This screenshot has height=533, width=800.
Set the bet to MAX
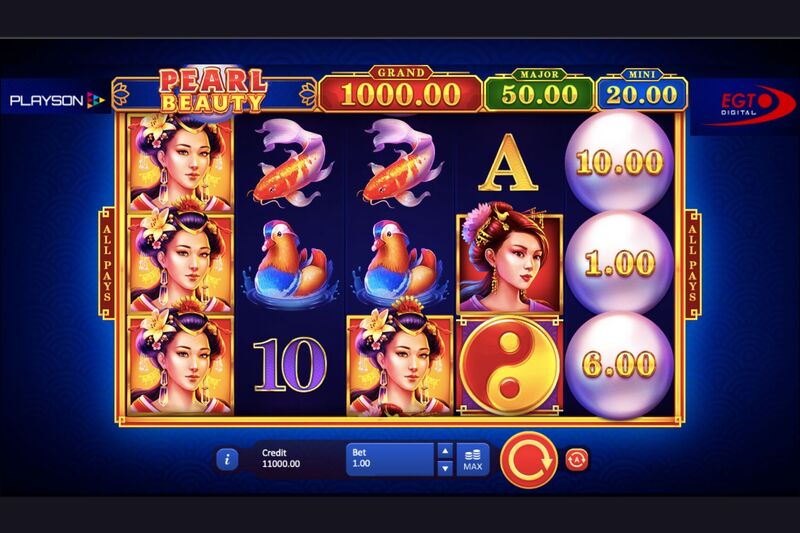(x=474, y=460)
